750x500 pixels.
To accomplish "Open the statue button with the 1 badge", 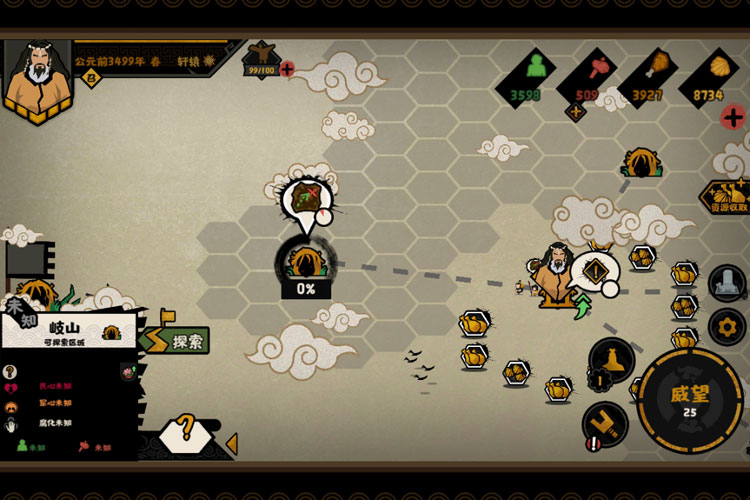I will point(611,361).
